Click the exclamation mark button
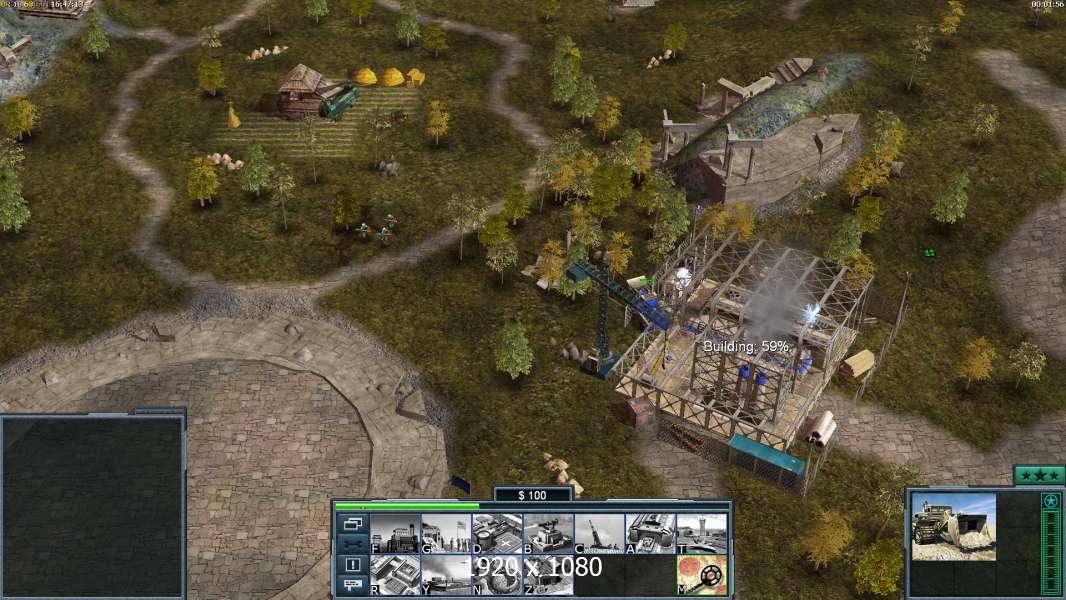This screenshot has width=1066, height=600. (x=352, y=564)
